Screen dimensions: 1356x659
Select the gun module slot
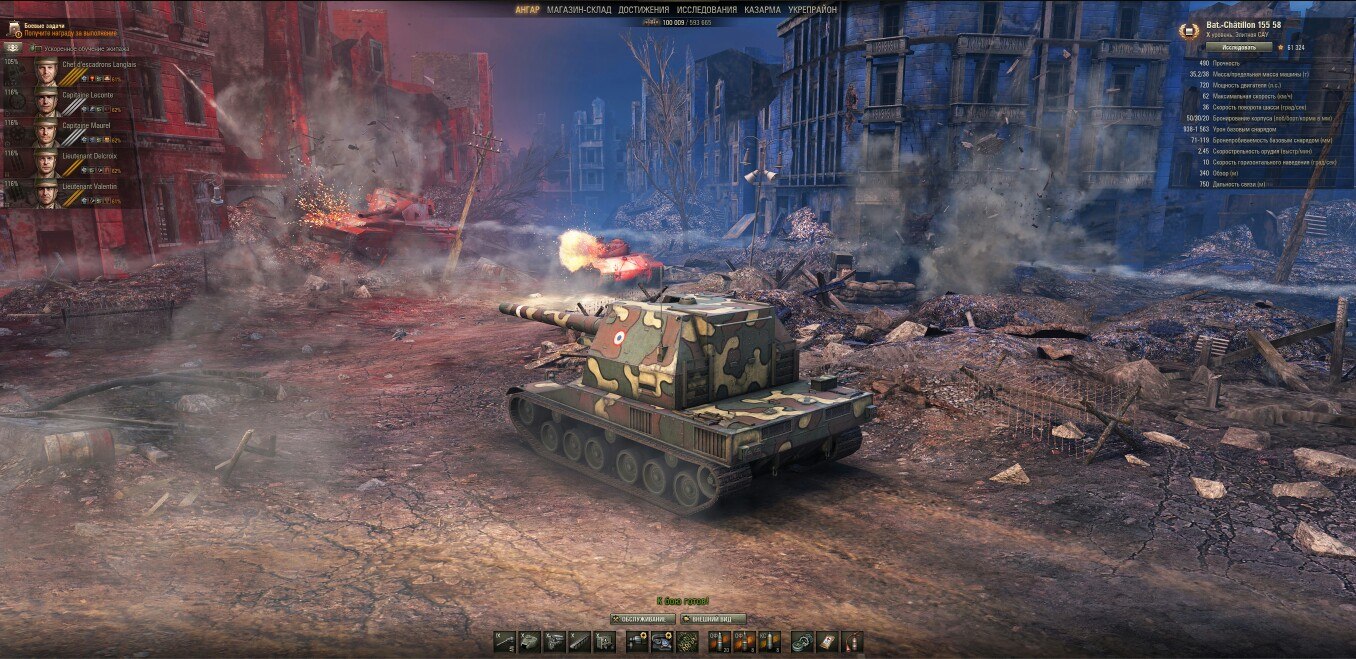coord(505,642)
